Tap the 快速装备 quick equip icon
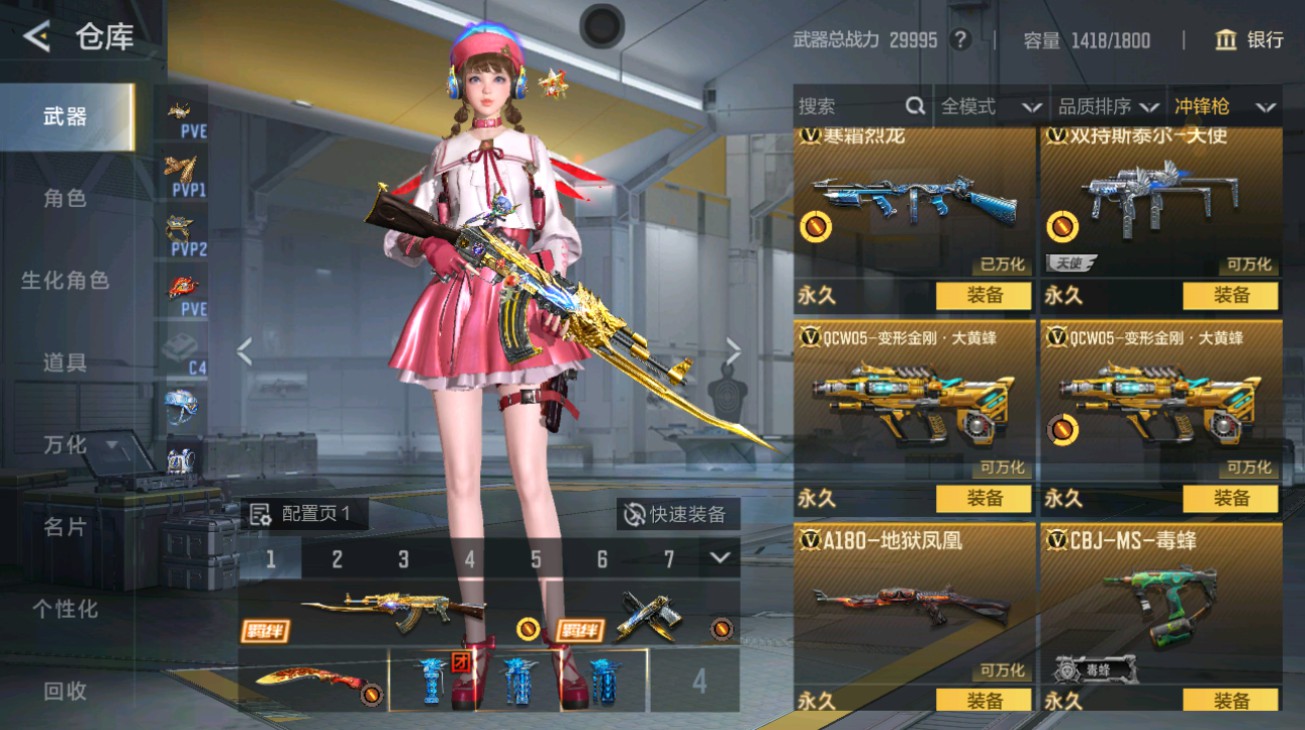 coord(634,513)
